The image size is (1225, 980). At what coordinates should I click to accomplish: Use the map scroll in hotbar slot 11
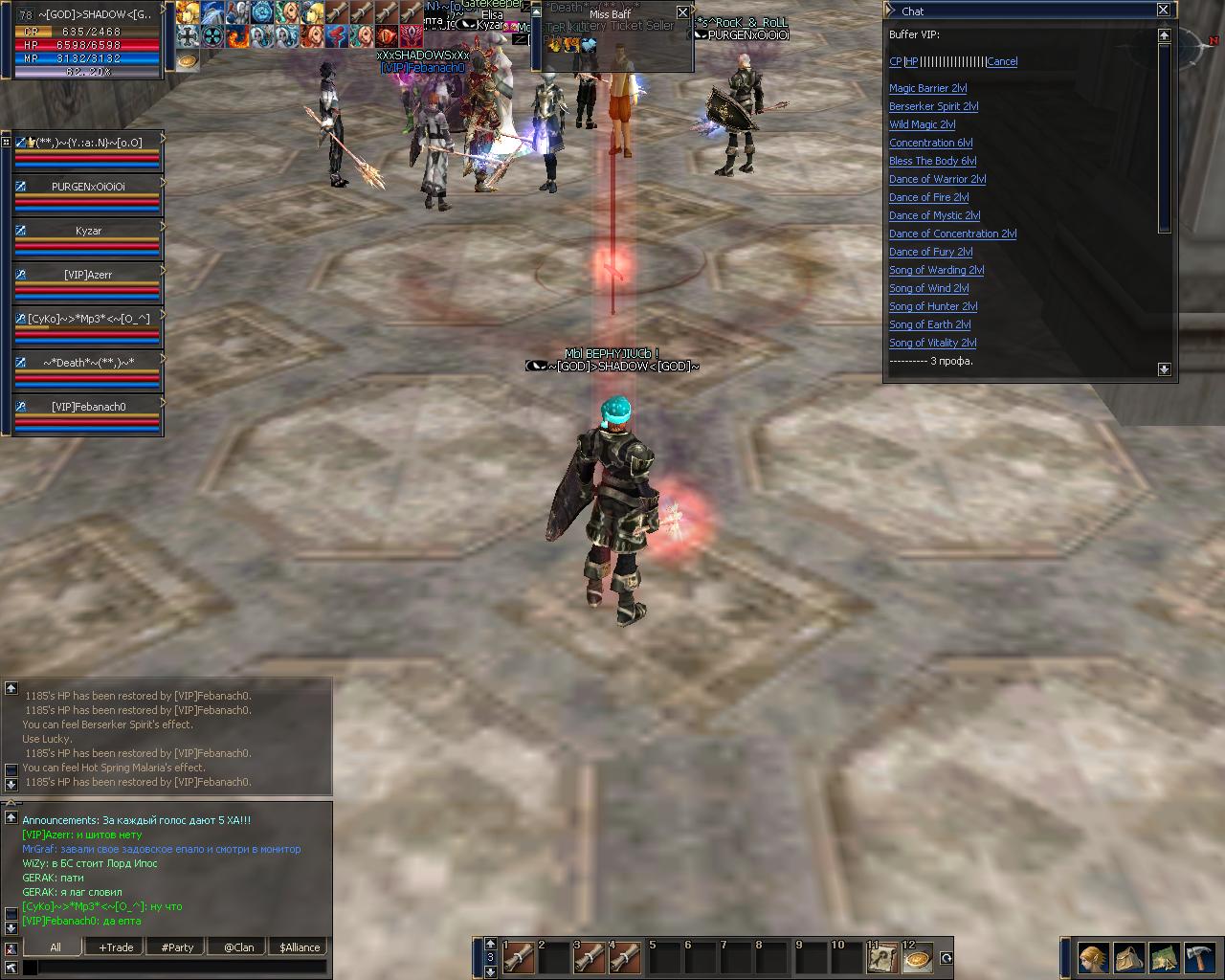[x=881, y=957]
